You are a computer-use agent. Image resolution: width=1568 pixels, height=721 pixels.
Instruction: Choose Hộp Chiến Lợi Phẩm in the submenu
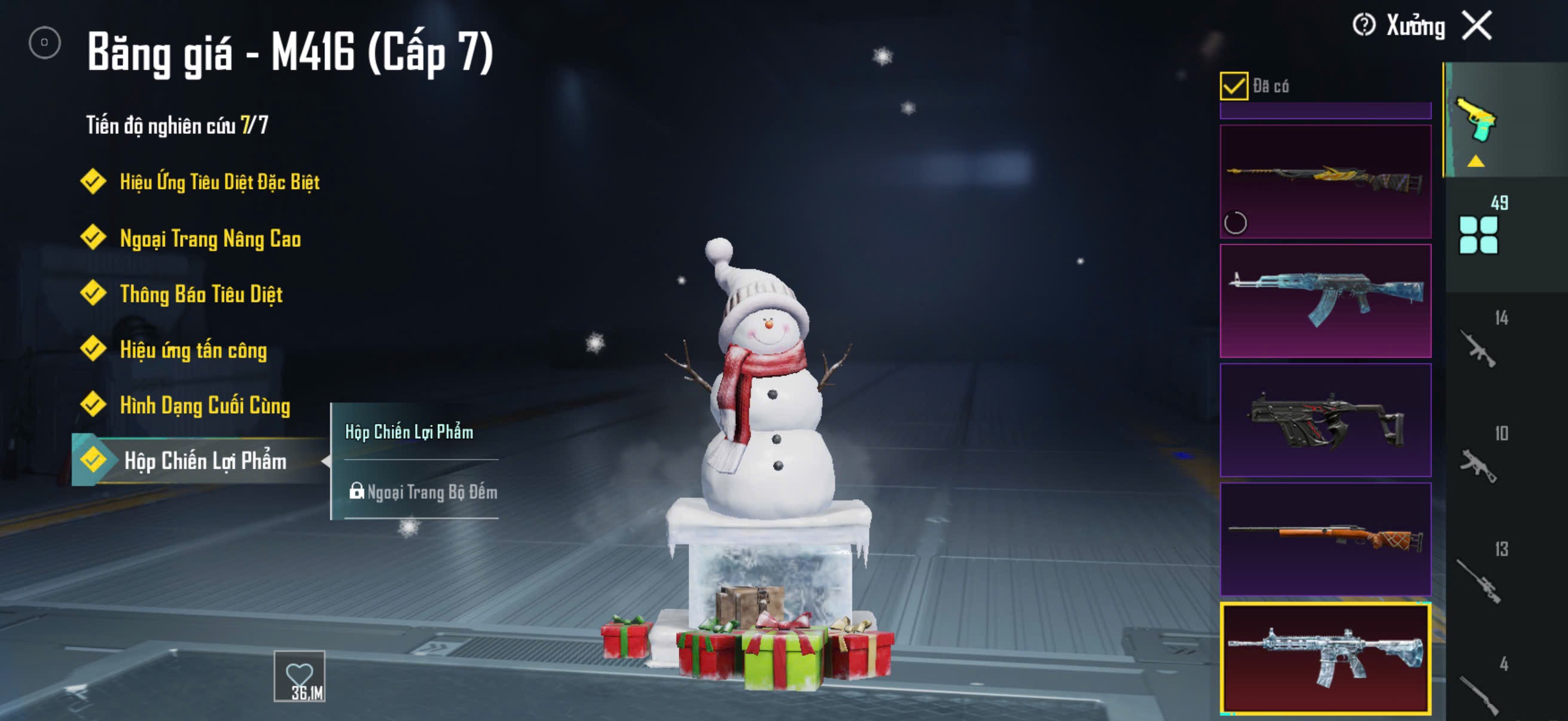click(x=409, y=432)
